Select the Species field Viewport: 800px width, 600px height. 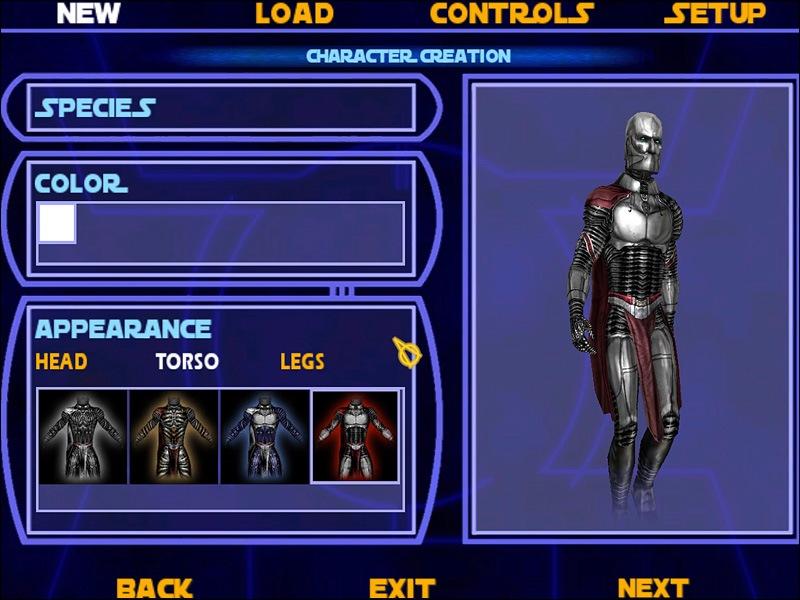tap(224, 108)
